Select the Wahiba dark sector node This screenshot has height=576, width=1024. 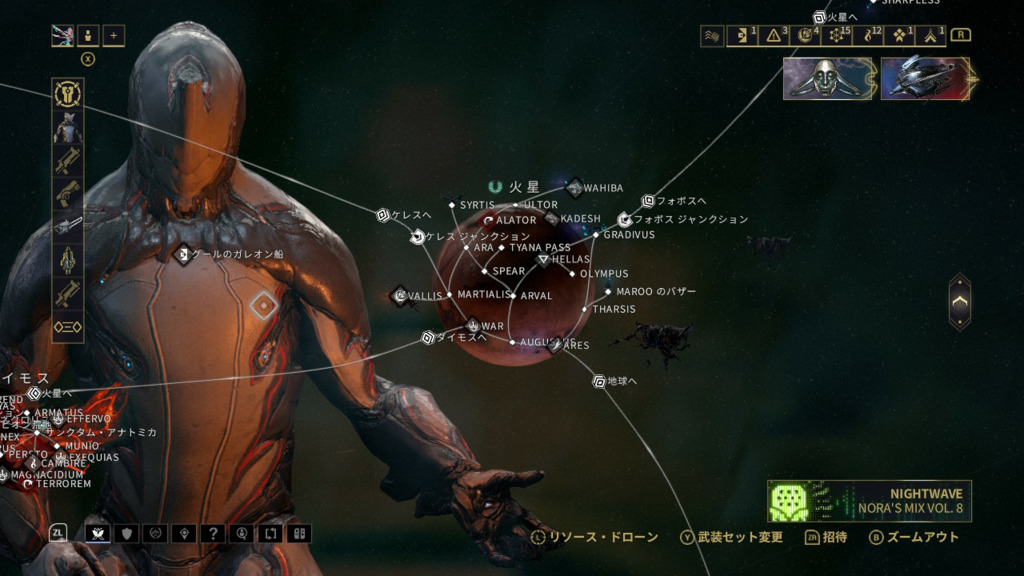[575, 188]
